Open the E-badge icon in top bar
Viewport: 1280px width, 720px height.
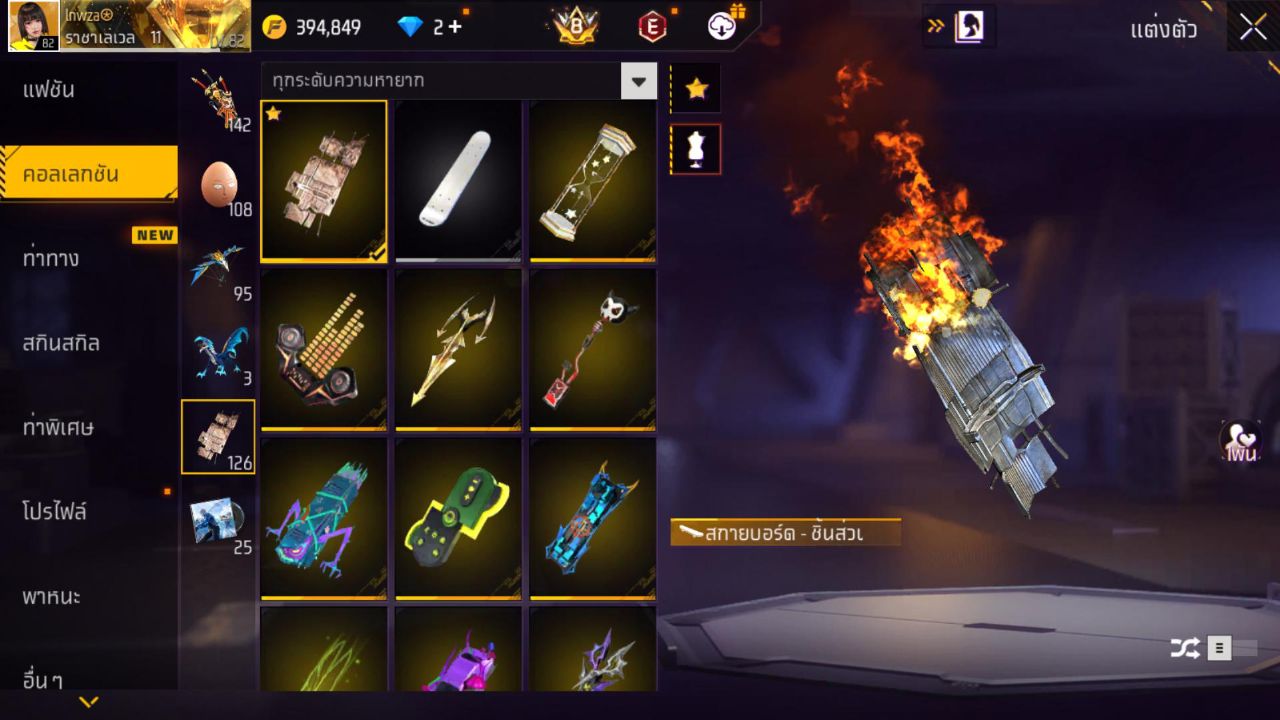pos(654,27)
